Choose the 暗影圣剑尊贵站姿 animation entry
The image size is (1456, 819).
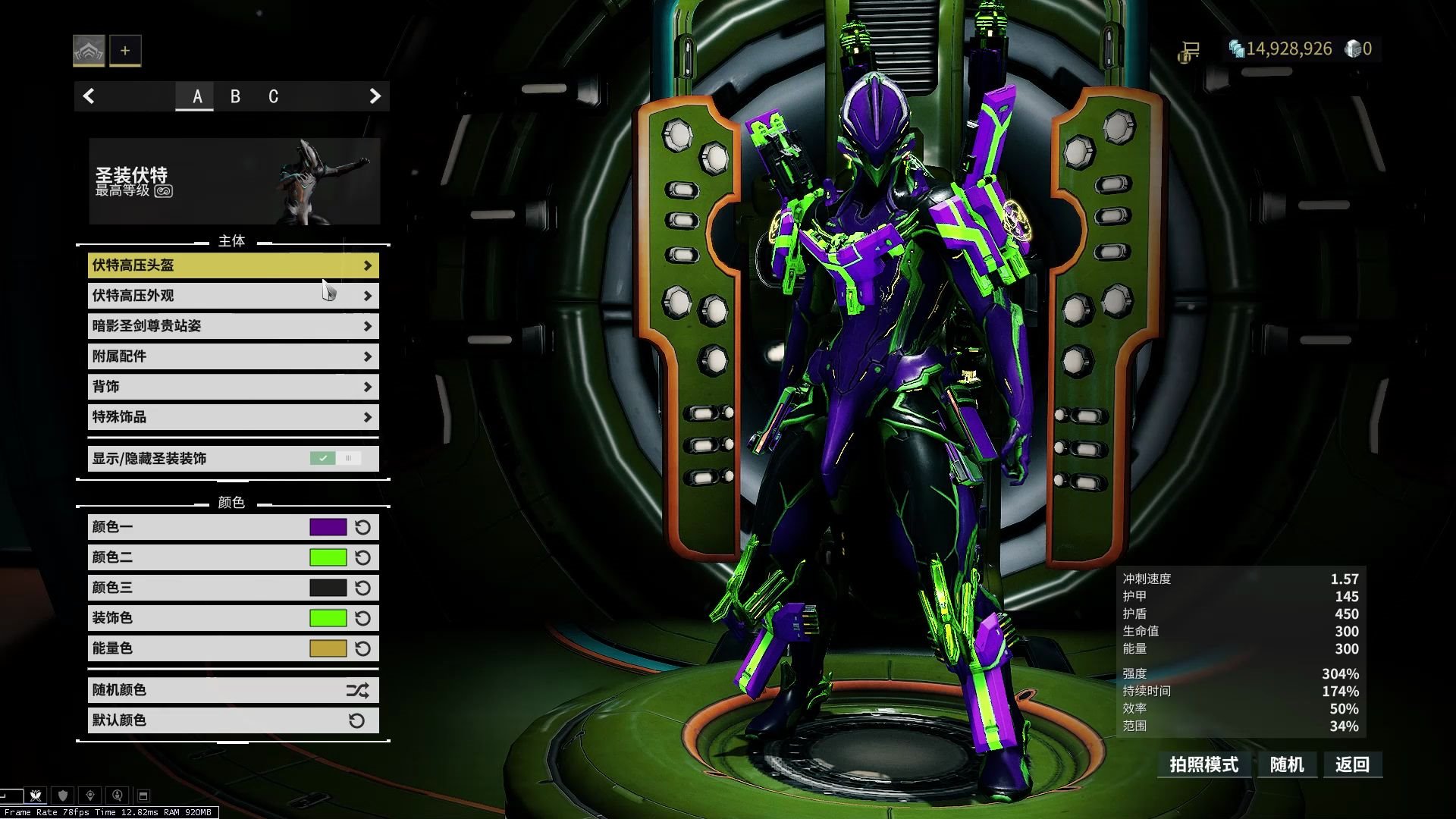tap(233, 326)
